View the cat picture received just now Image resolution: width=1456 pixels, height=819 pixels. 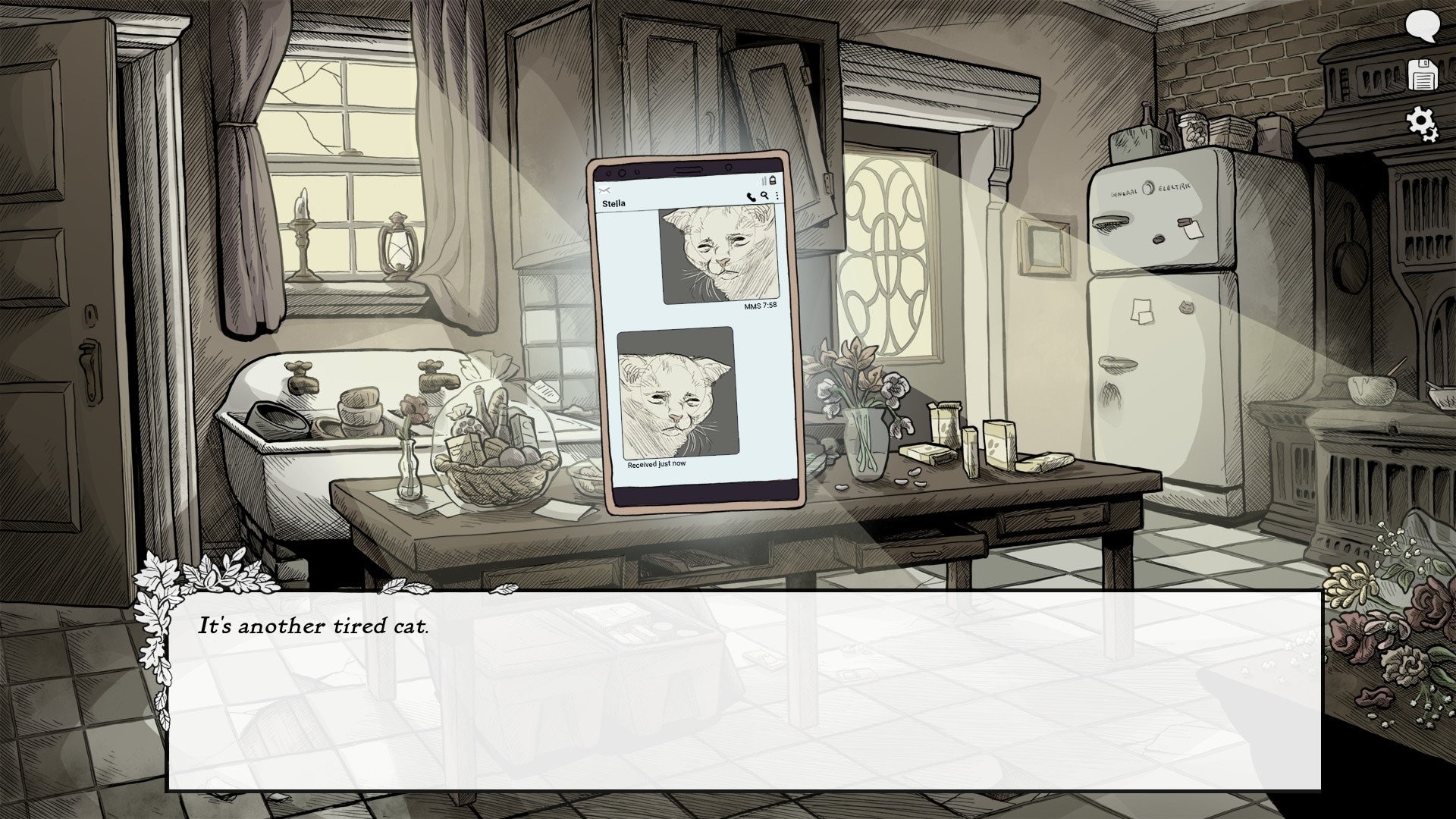click(x=676, y=392)
